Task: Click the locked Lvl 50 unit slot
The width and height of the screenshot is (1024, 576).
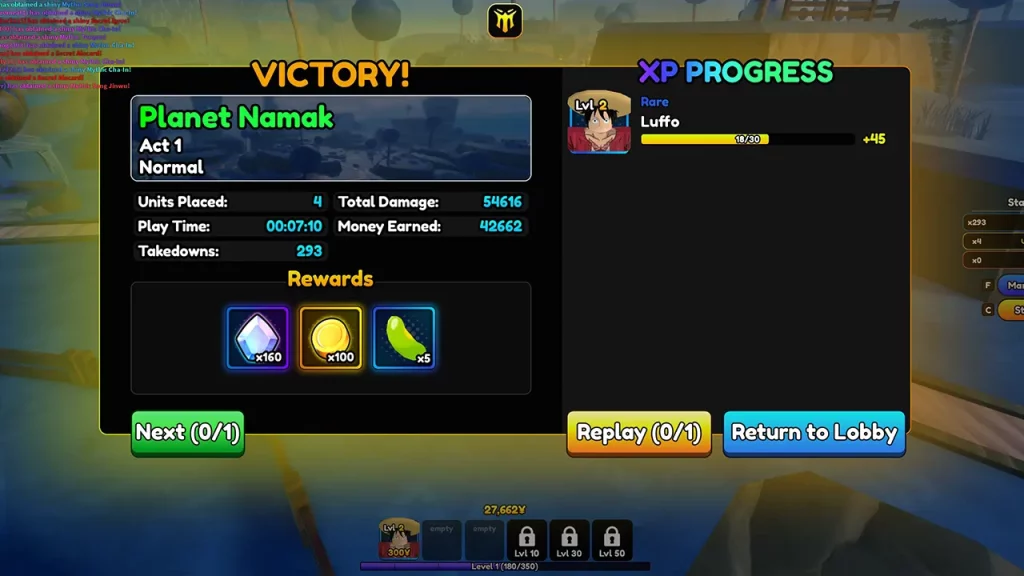Action: [x=611, y=539]
